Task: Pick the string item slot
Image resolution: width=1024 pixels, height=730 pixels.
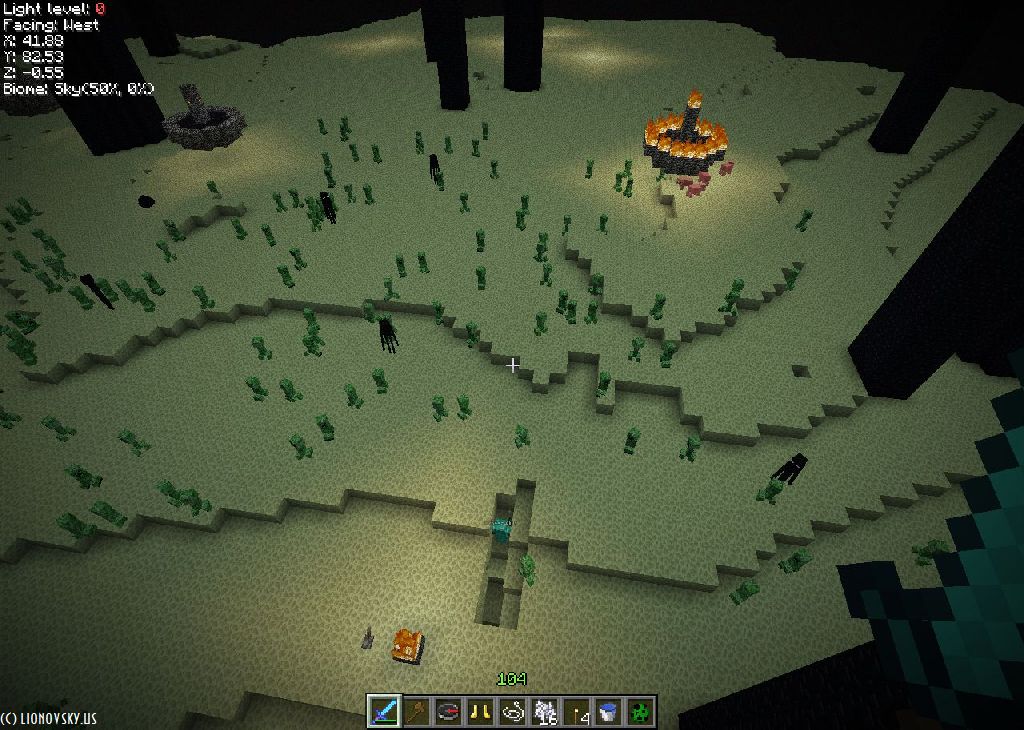Action: click(x=512, y=711)
